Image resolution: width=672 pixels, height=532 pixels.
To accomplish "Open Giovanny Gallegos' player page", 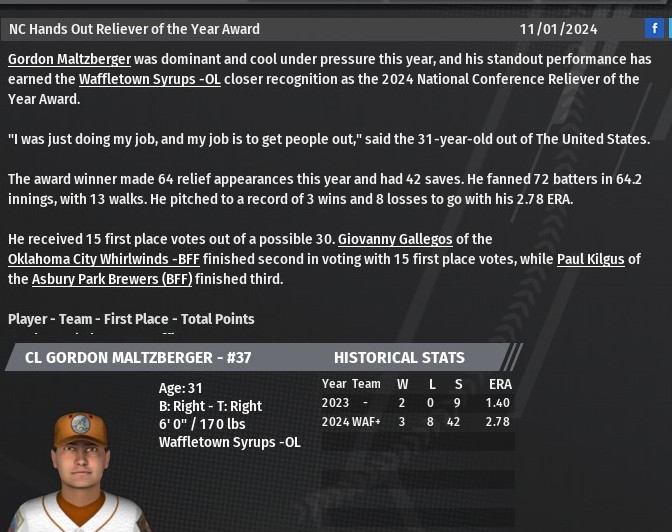I will tap(394, 240).
